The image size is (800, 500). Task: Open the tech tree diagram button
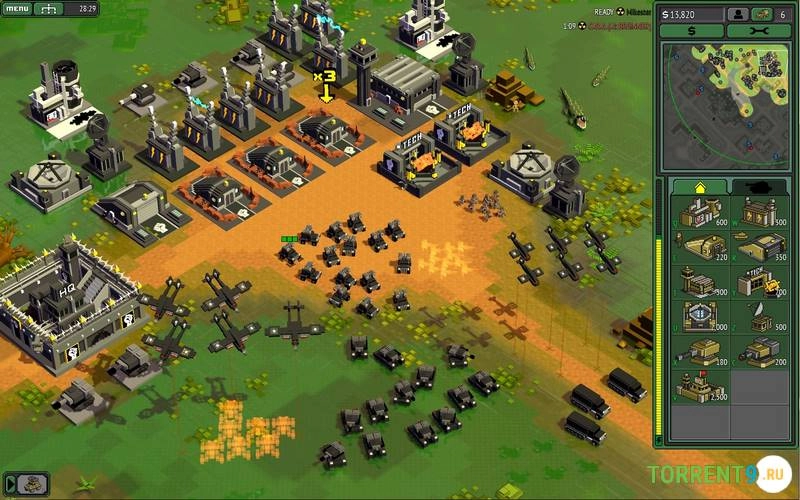[x=48, y=9]
